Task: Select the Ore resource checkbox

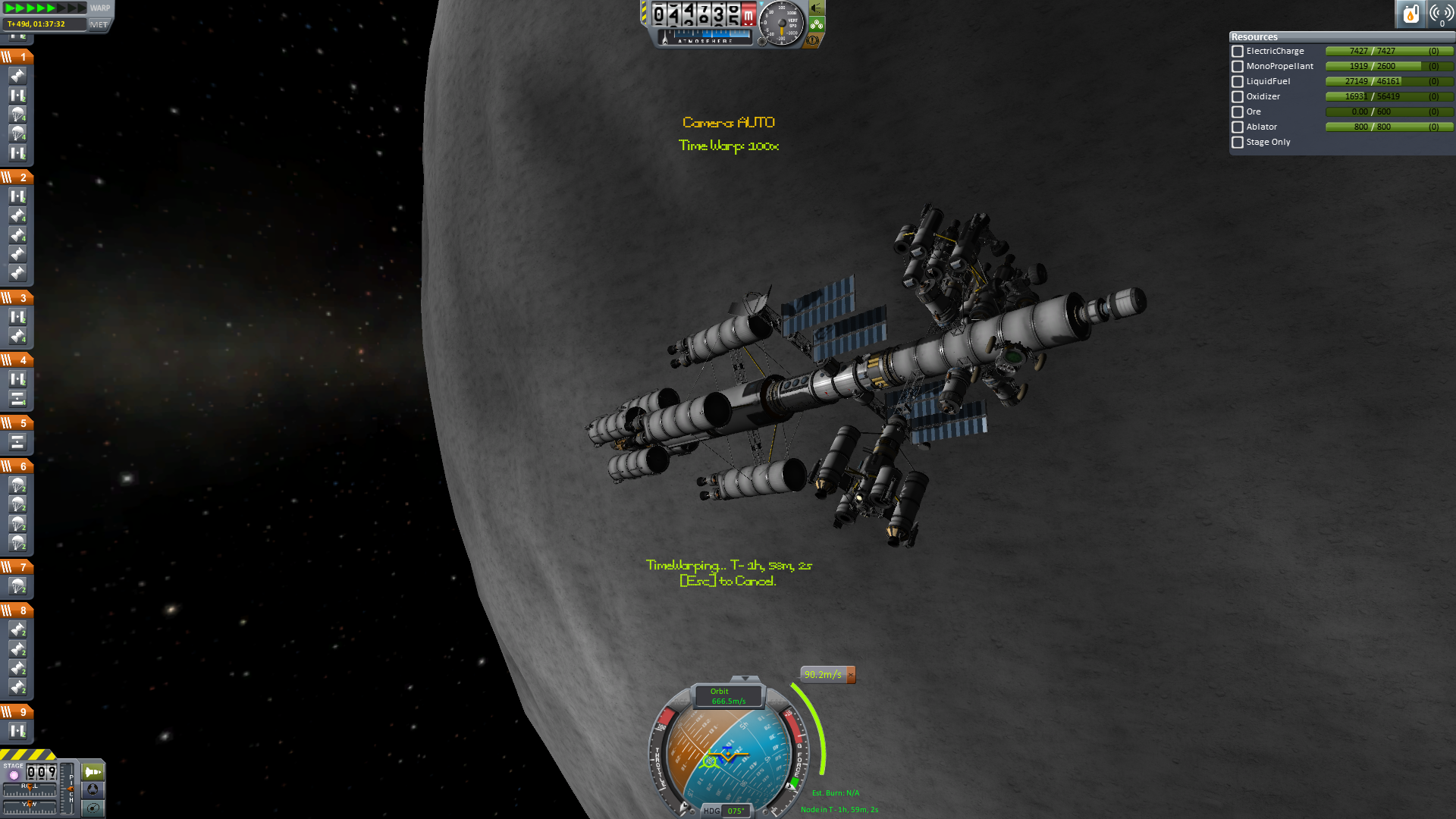Action: 1238,112
